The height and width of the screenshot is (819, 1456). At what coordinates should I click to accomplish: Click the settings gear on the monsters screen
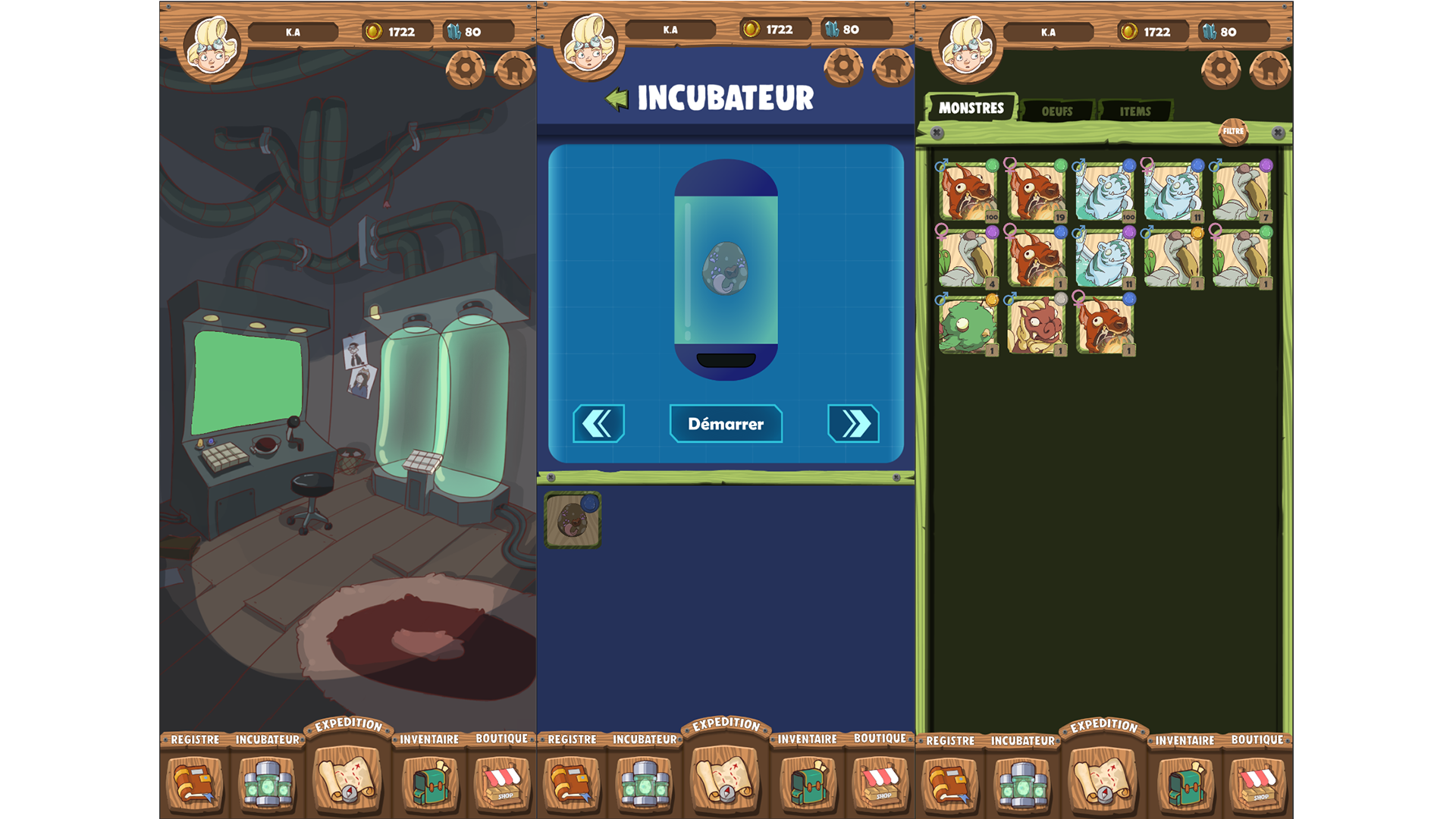tap(1220, 70)
